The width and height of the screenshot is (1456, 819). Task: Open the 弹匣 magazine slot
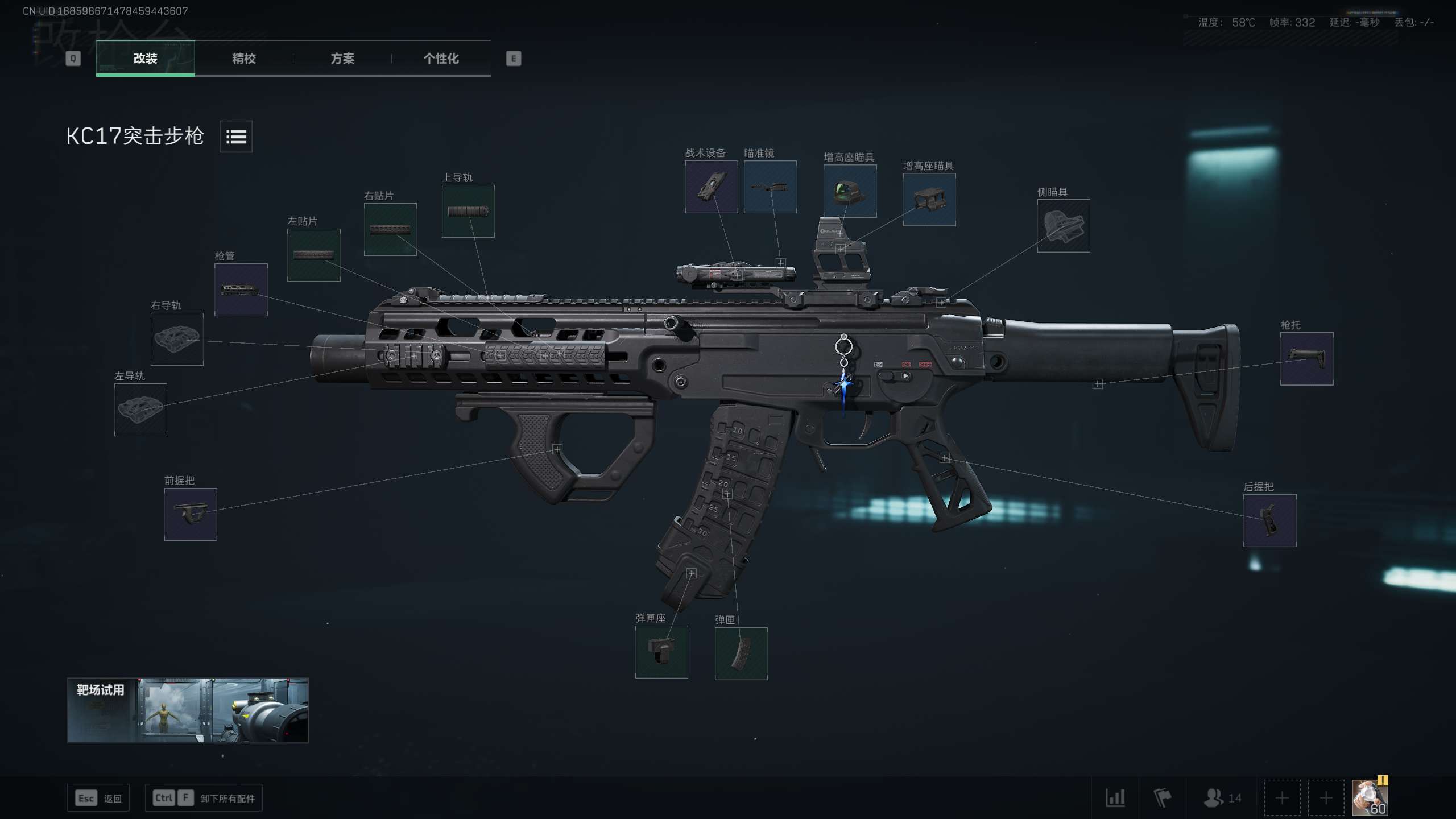tap(741, 653)
